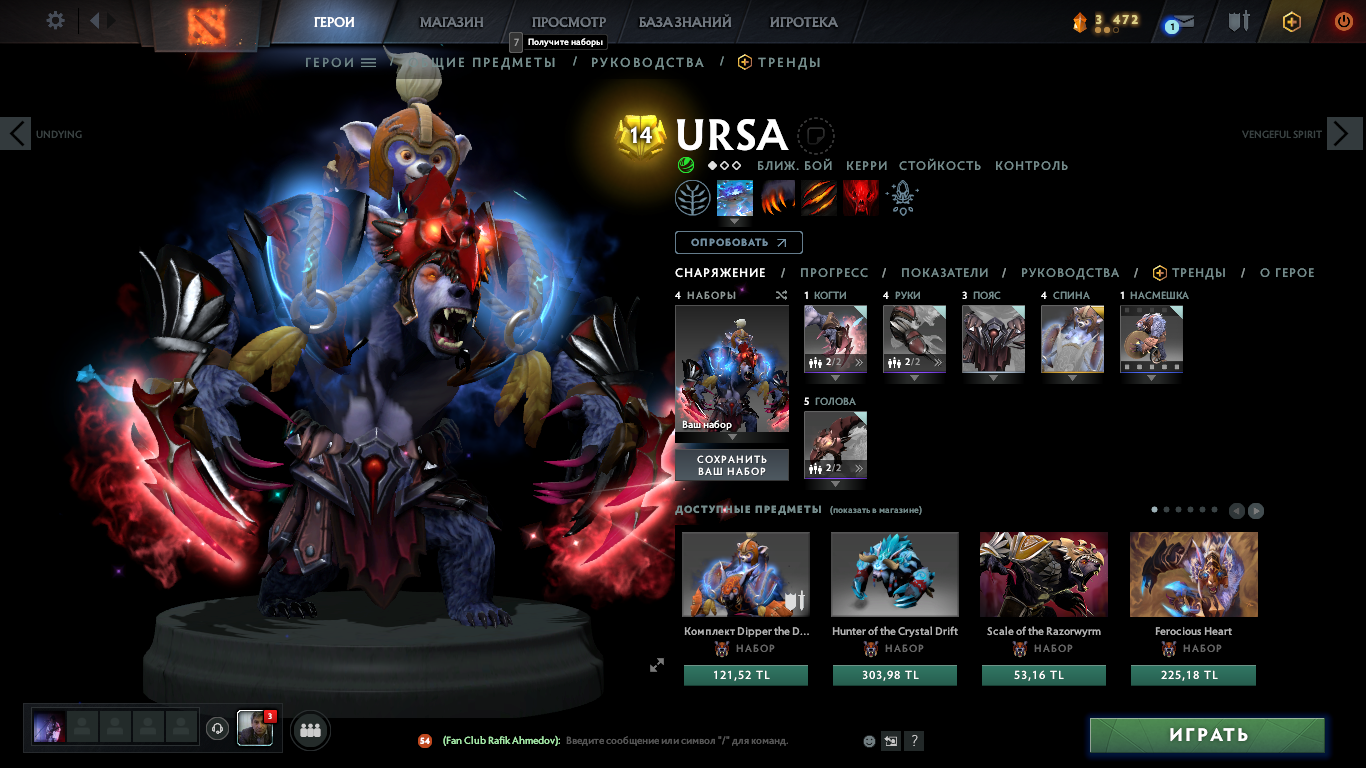Screen dimensions: 1366x768
Task: Switch to the МАГАЗИН tab
Action: pyautogui.click(x=453, y=21)
